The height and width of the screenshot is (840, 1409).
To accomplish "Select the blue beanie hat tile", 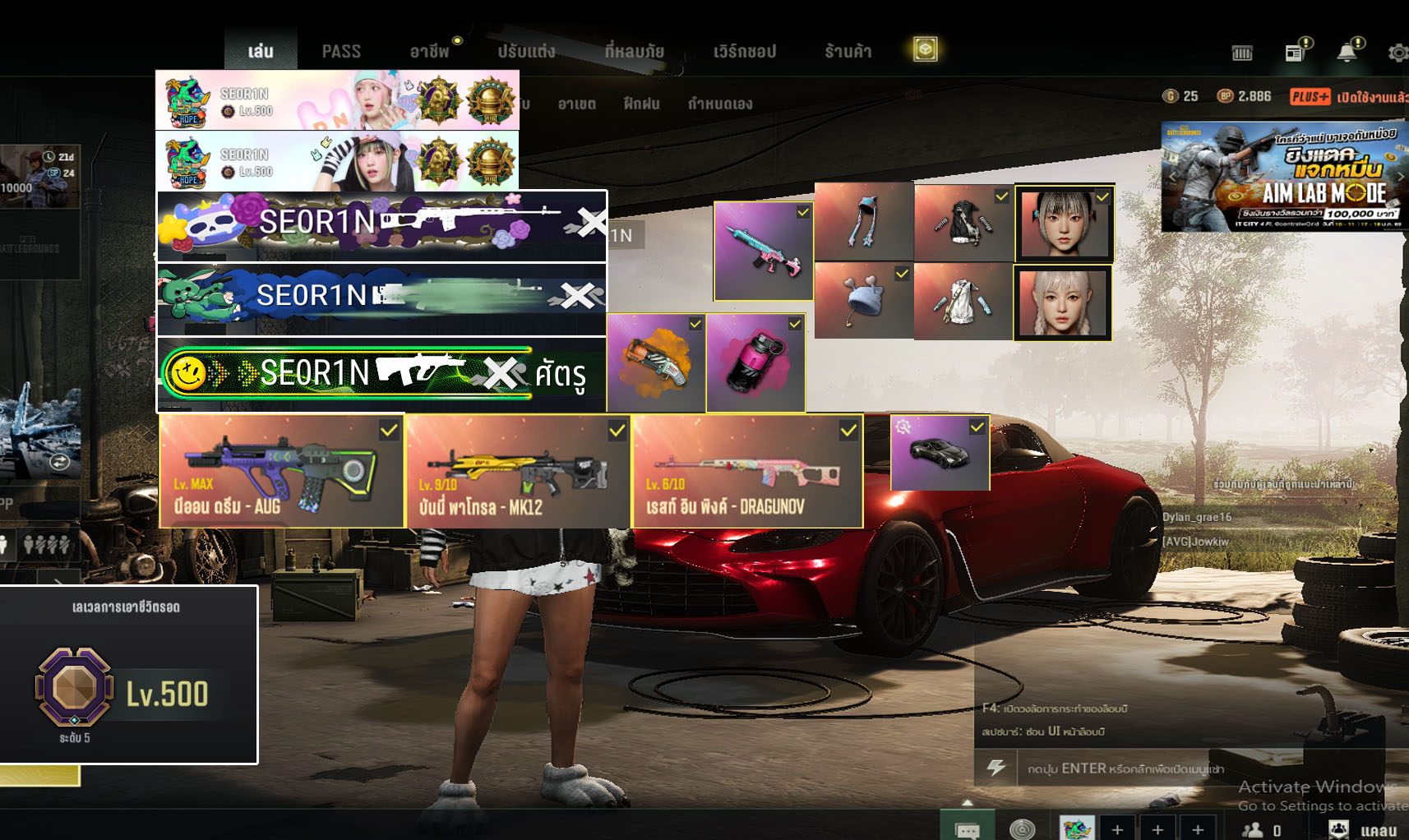I will (863, 302).
